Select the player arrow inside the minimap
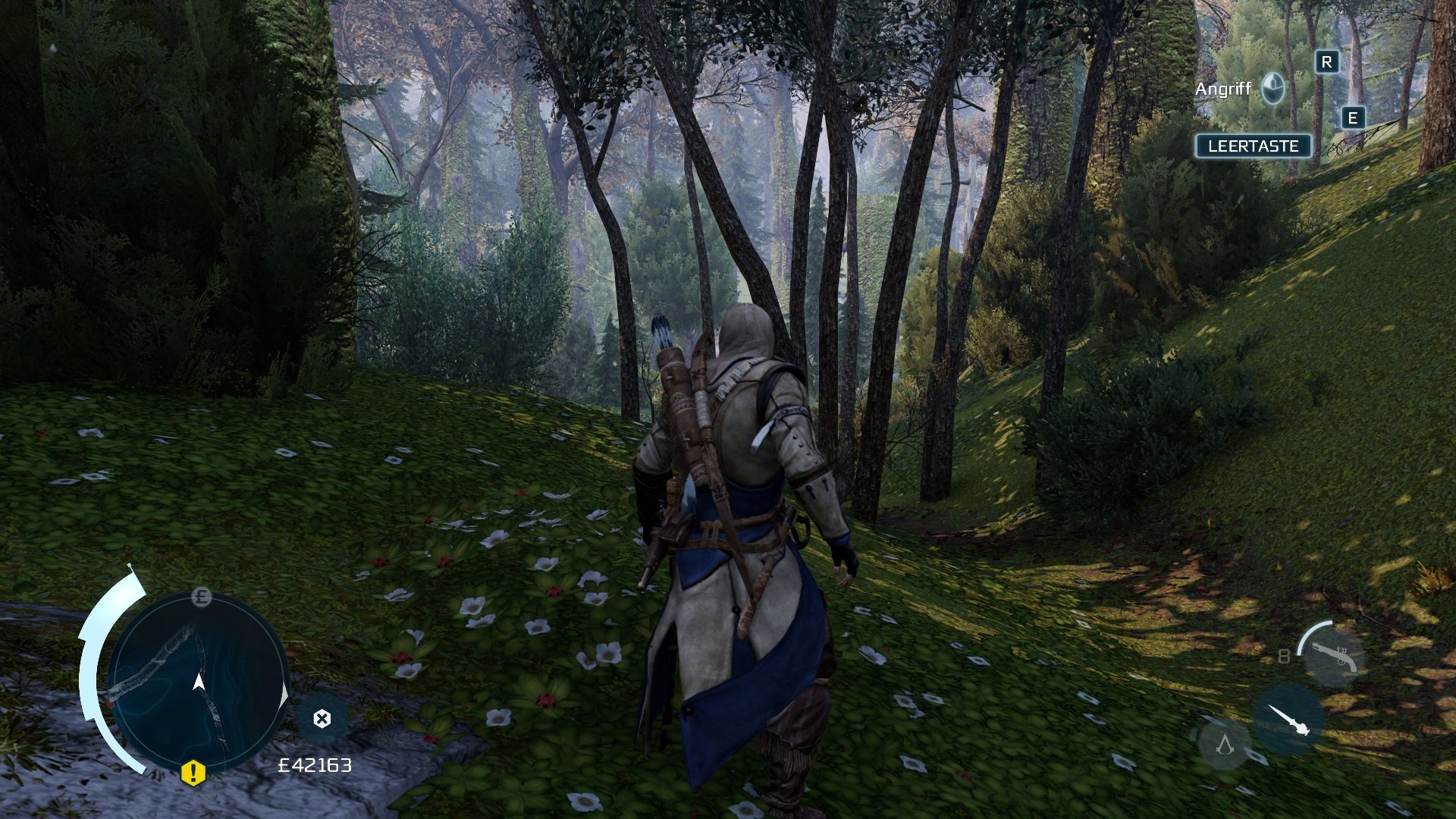Viewport: 1456px width, 819px height. point(199,682)
